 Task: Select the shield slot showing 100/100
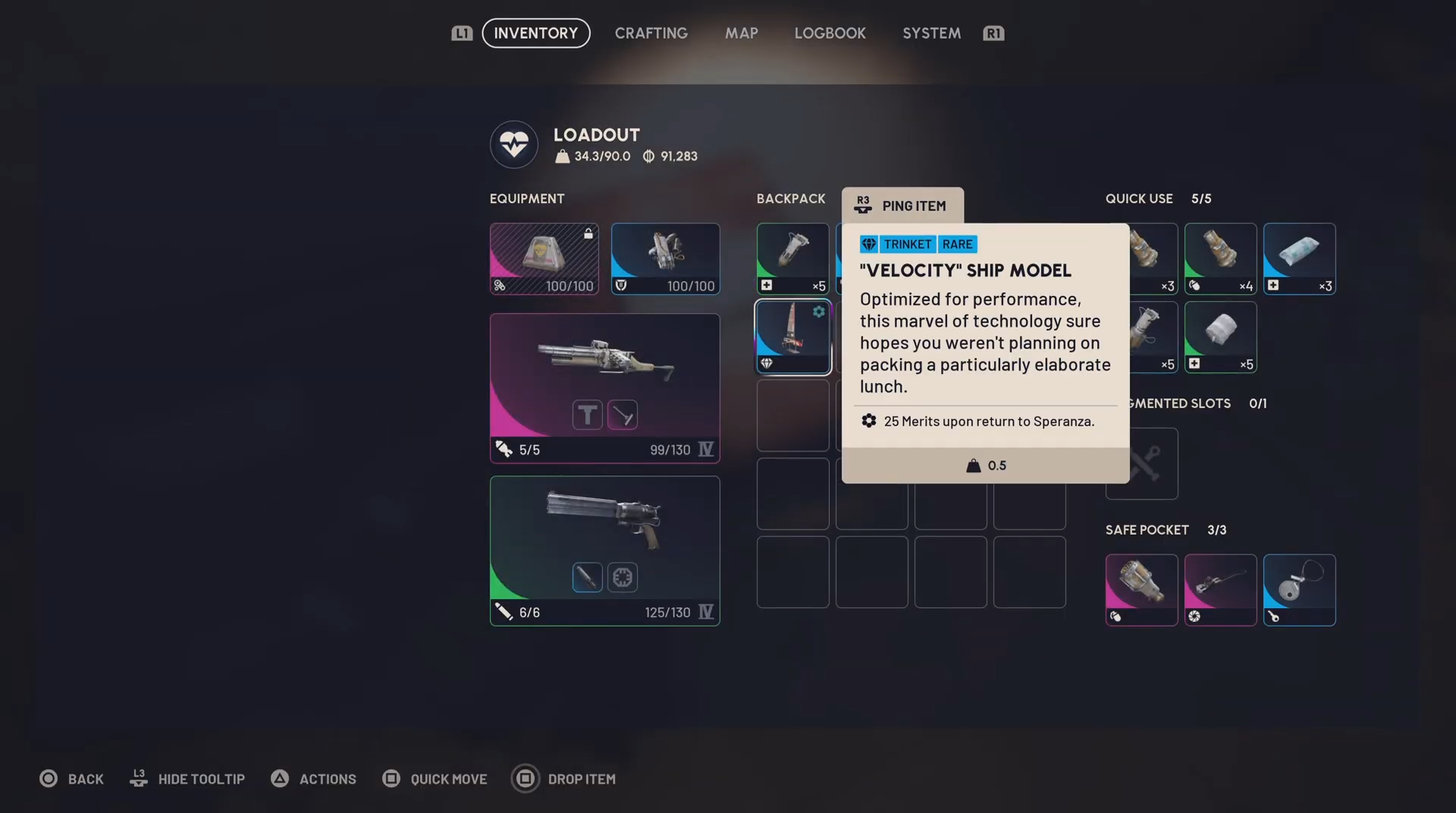pos(665,259)
